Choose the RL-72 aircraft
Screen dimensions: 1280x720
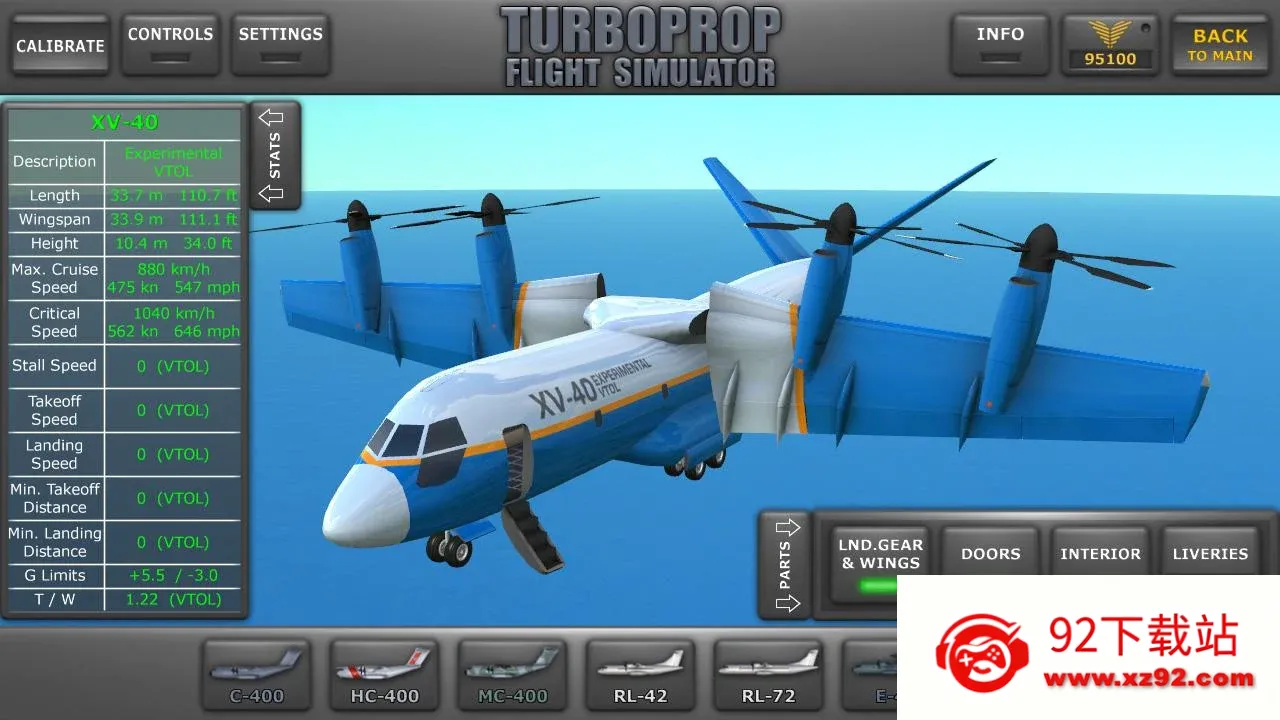[x=768, y=672]
